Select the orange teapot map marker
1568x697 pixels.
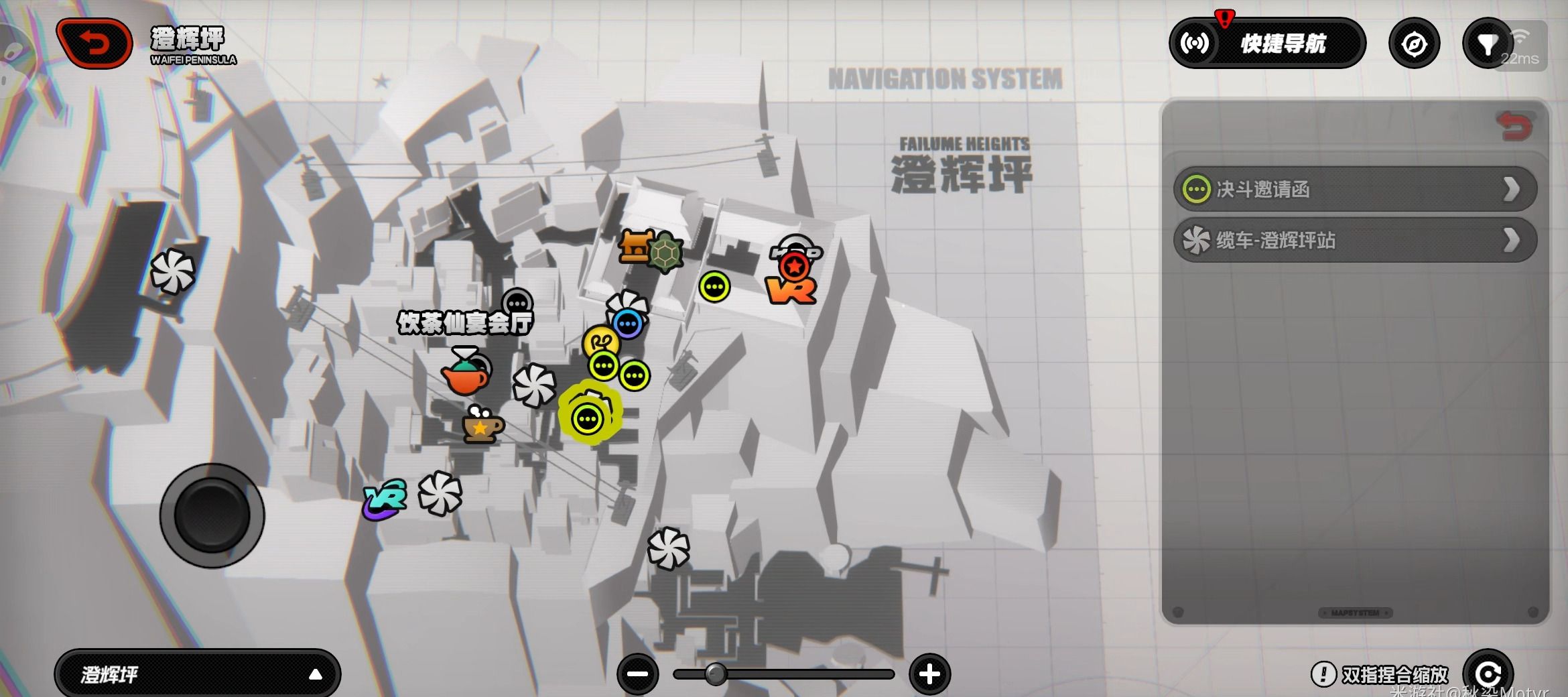pyautogui.click(x=465, y=376)
